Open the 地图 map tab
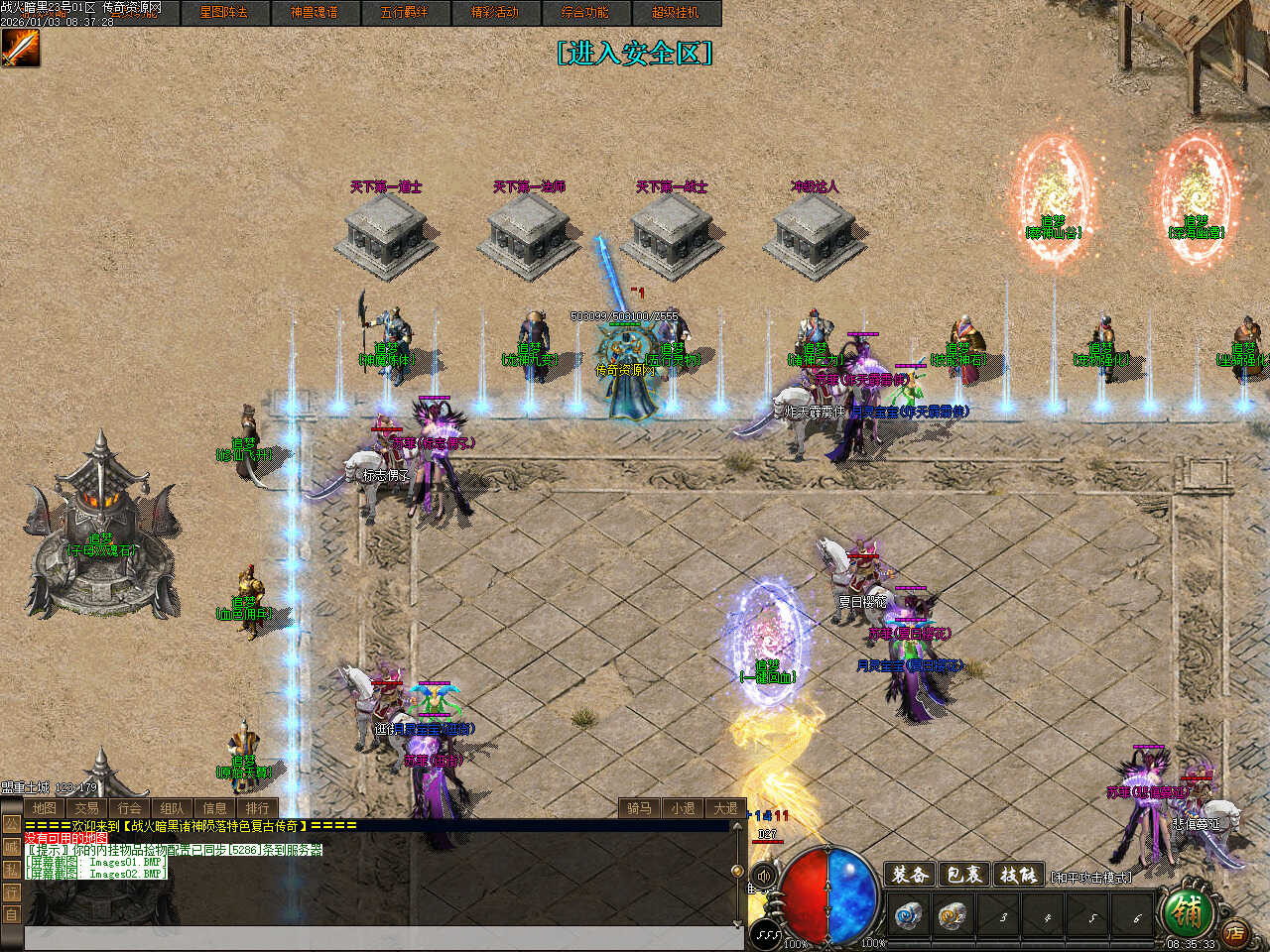Viewport: 1270px width, 952px height. 44,808
